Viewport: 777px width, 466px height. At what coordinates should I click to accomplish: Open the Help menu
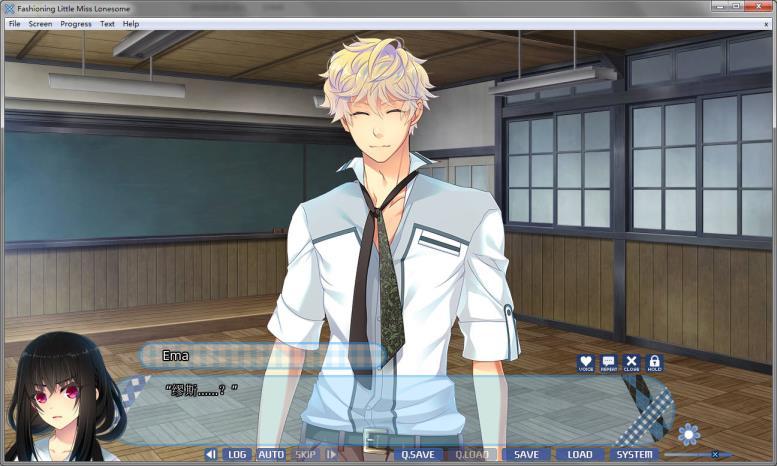point(131,23)
